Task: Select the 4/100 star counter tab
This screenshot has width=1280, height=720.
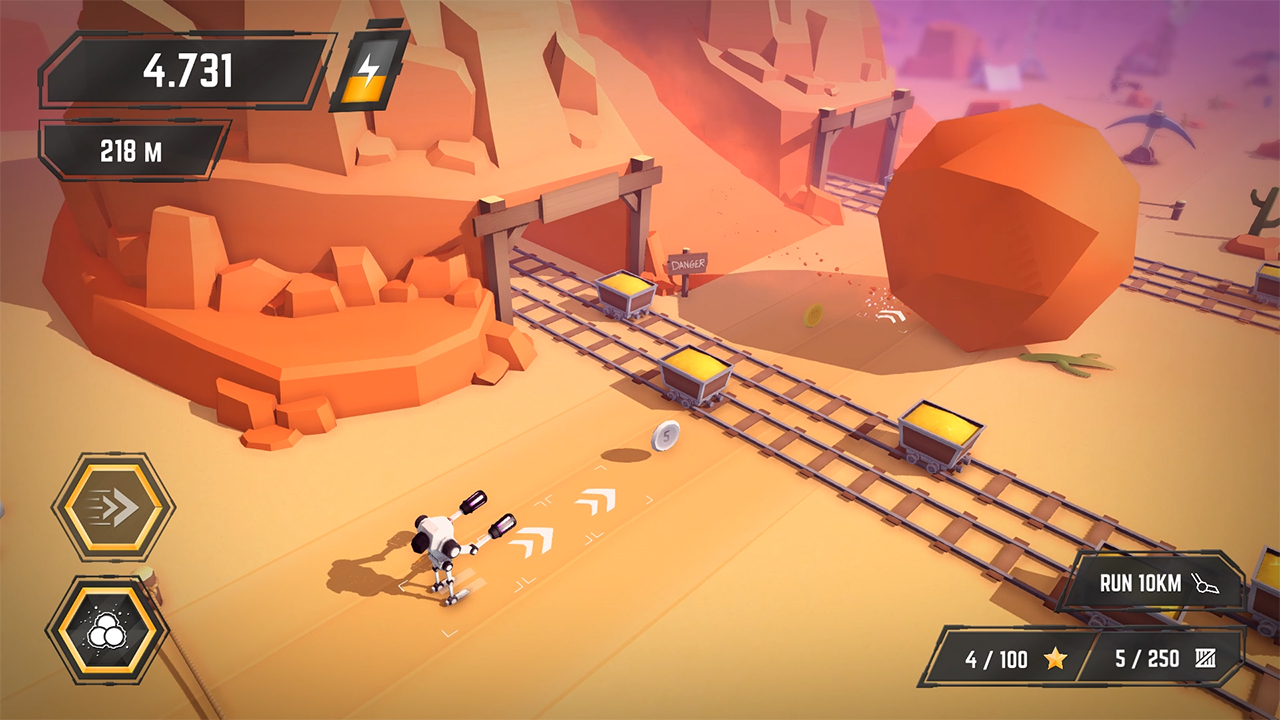Action: (x=1010, y=660)
